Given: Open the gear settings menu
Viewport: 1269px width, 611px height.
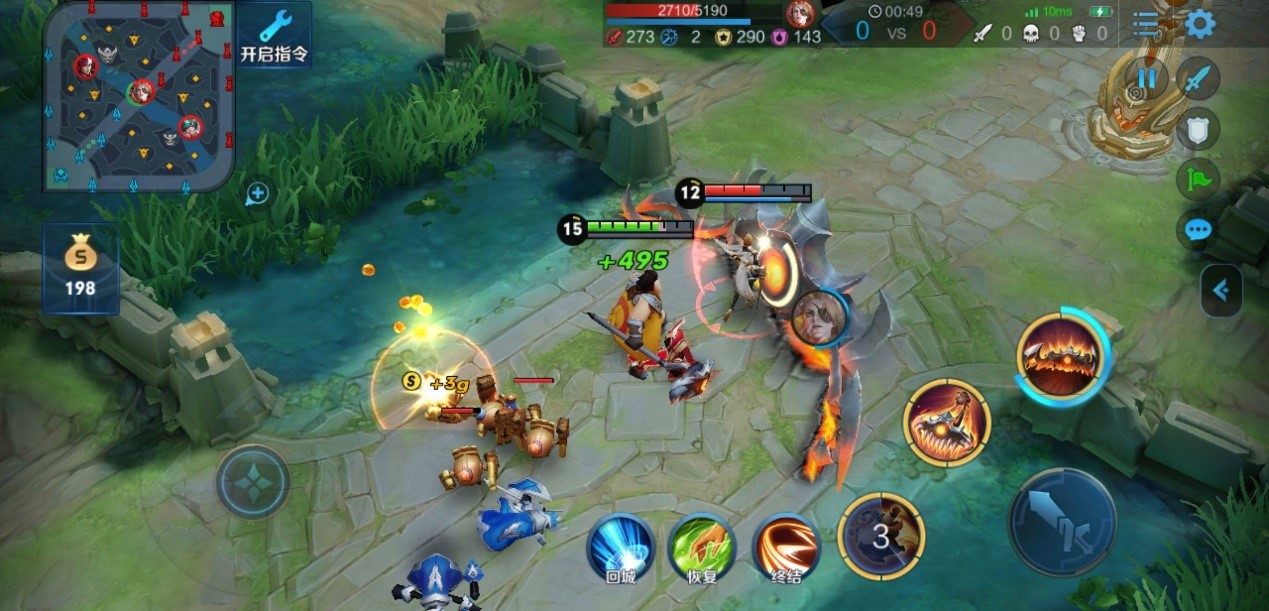Looking at the screenshot, I should (x=1199, y=24).
